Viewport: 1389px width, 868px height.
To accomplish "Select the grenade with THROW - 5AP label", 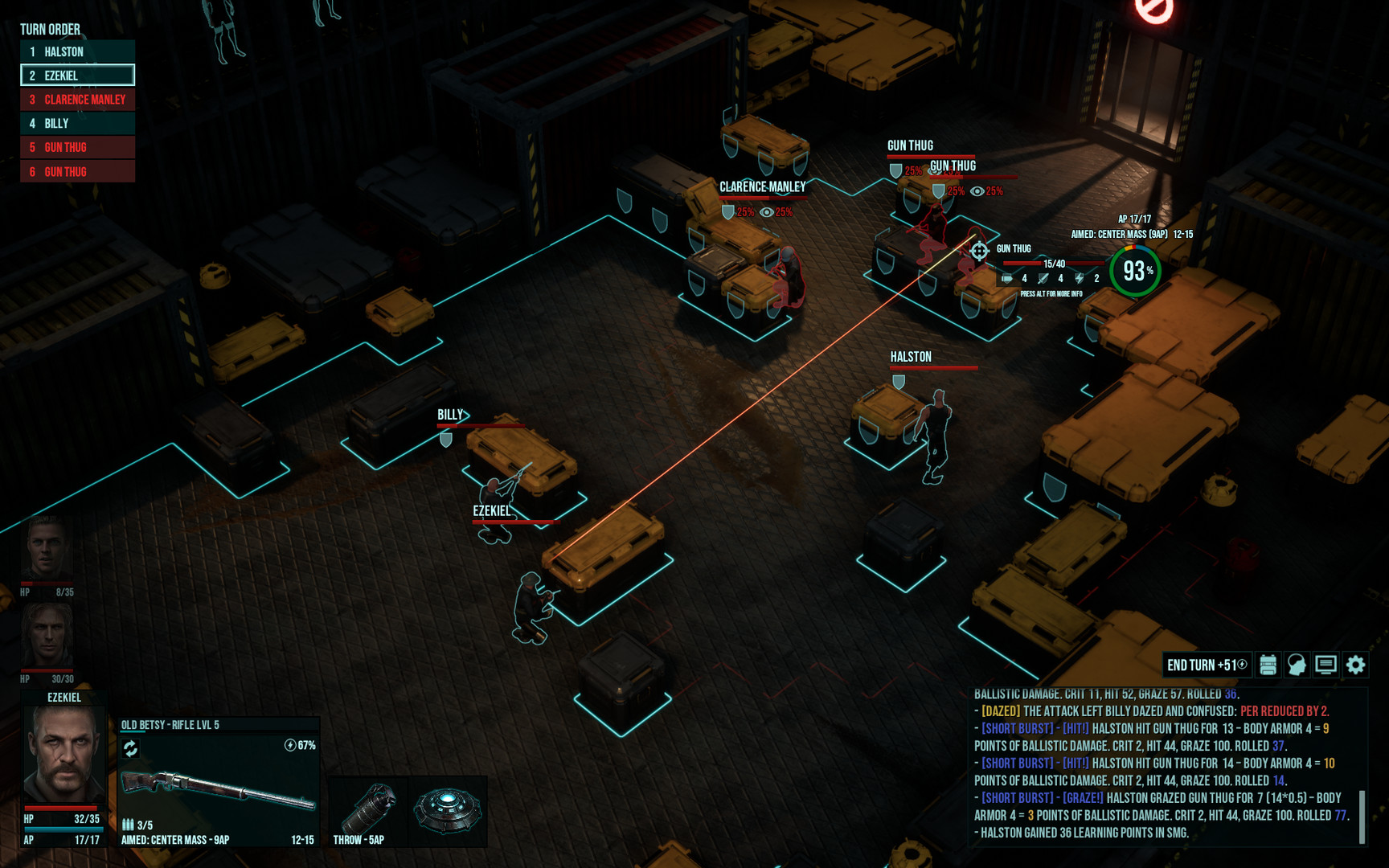I will click(x=371, y=806).
